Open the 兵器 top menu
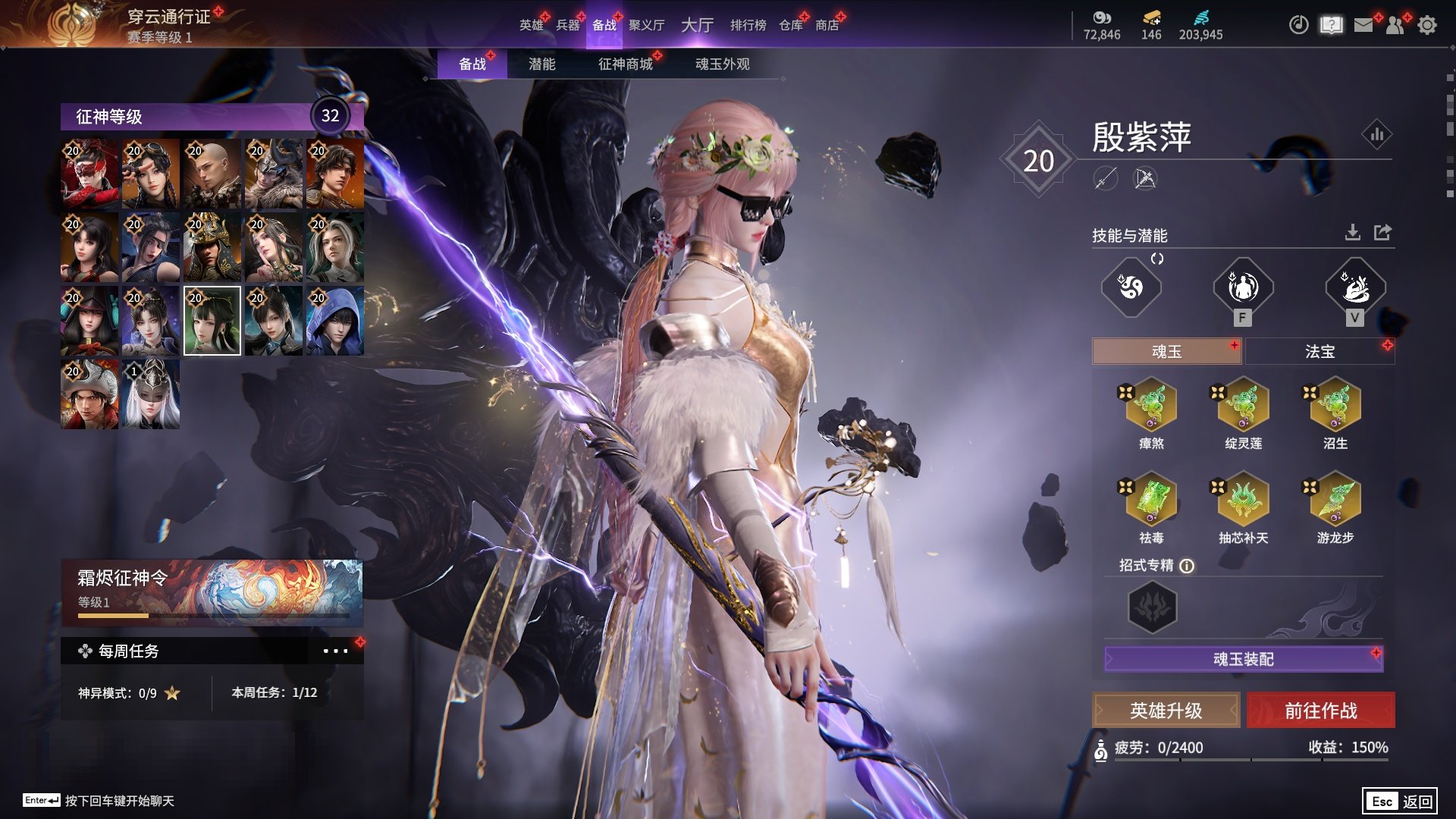1456x819 pixels. pos(567,25)
